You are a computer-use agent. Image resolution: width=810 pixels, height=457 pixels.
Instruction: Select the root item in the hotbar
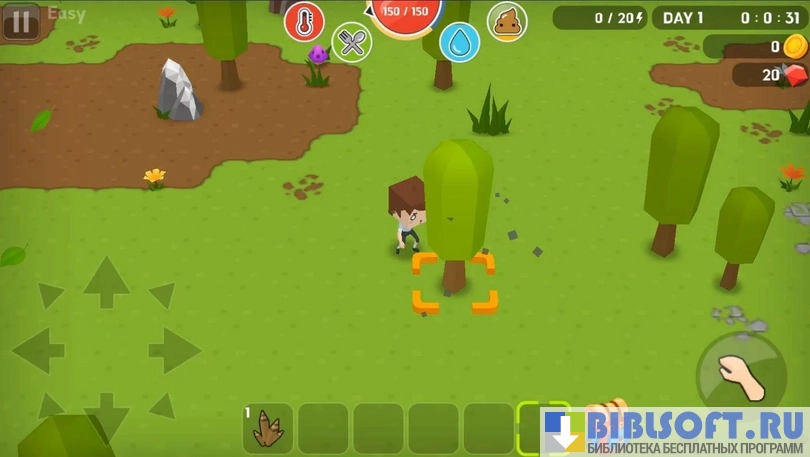[268, 428]
